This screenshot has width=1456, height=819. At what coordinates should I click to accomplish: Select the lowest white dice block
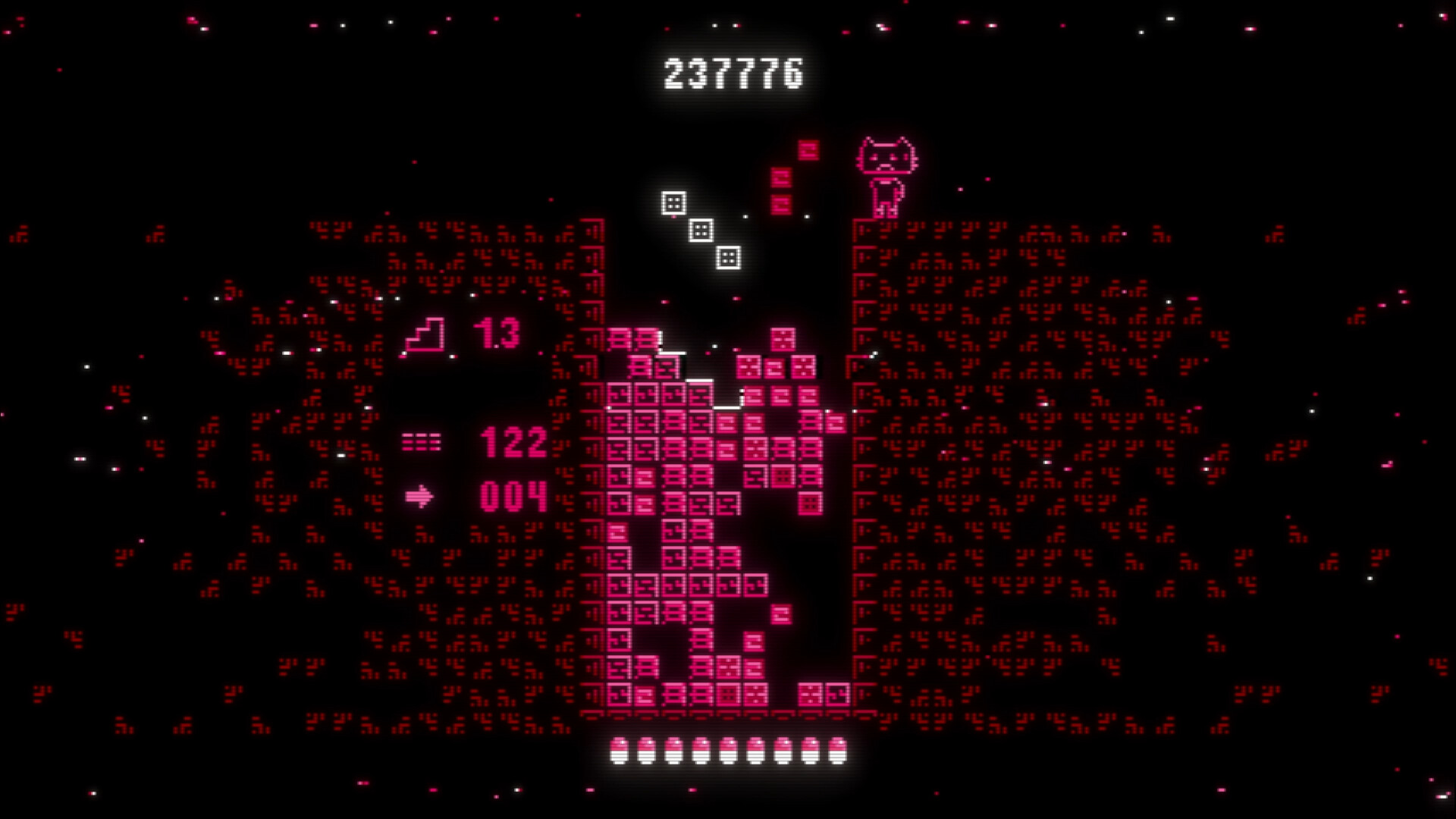pos(730,256)
